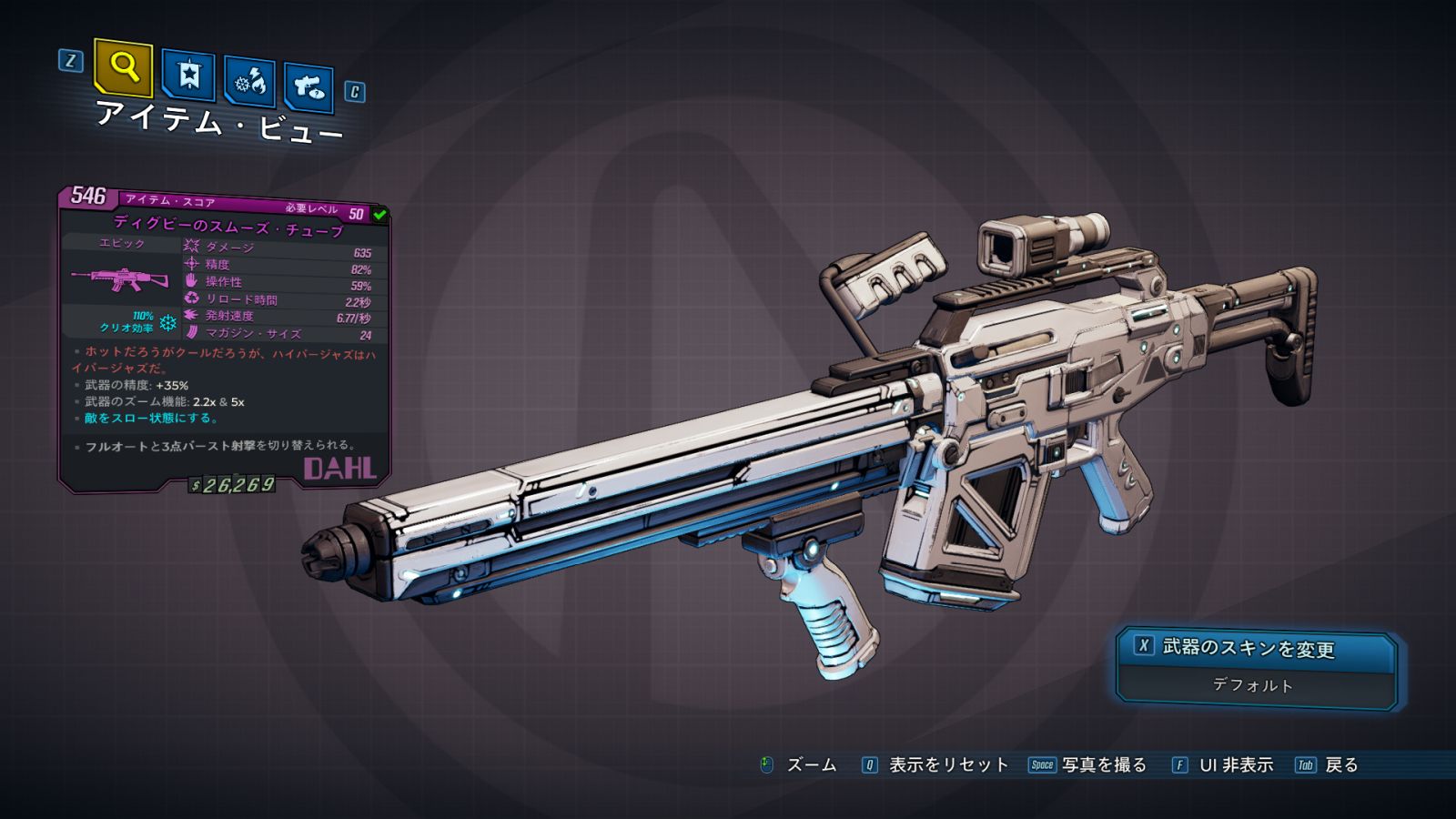Screen dimensions: 1456x819
Task: Click the 武器のスキンを変更 button
Action: [1256, 648]
